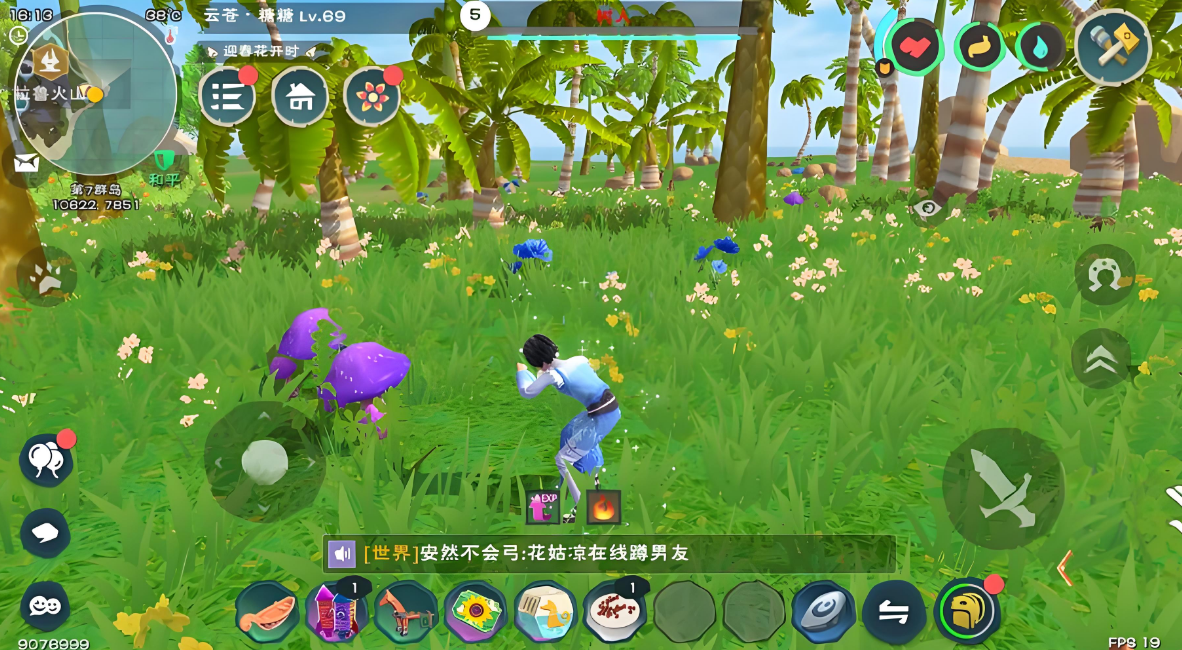Open the crafting hammer and axe menu
Image resolution: width=1182 pixels, height=650 pixels.
[1113, 47]
